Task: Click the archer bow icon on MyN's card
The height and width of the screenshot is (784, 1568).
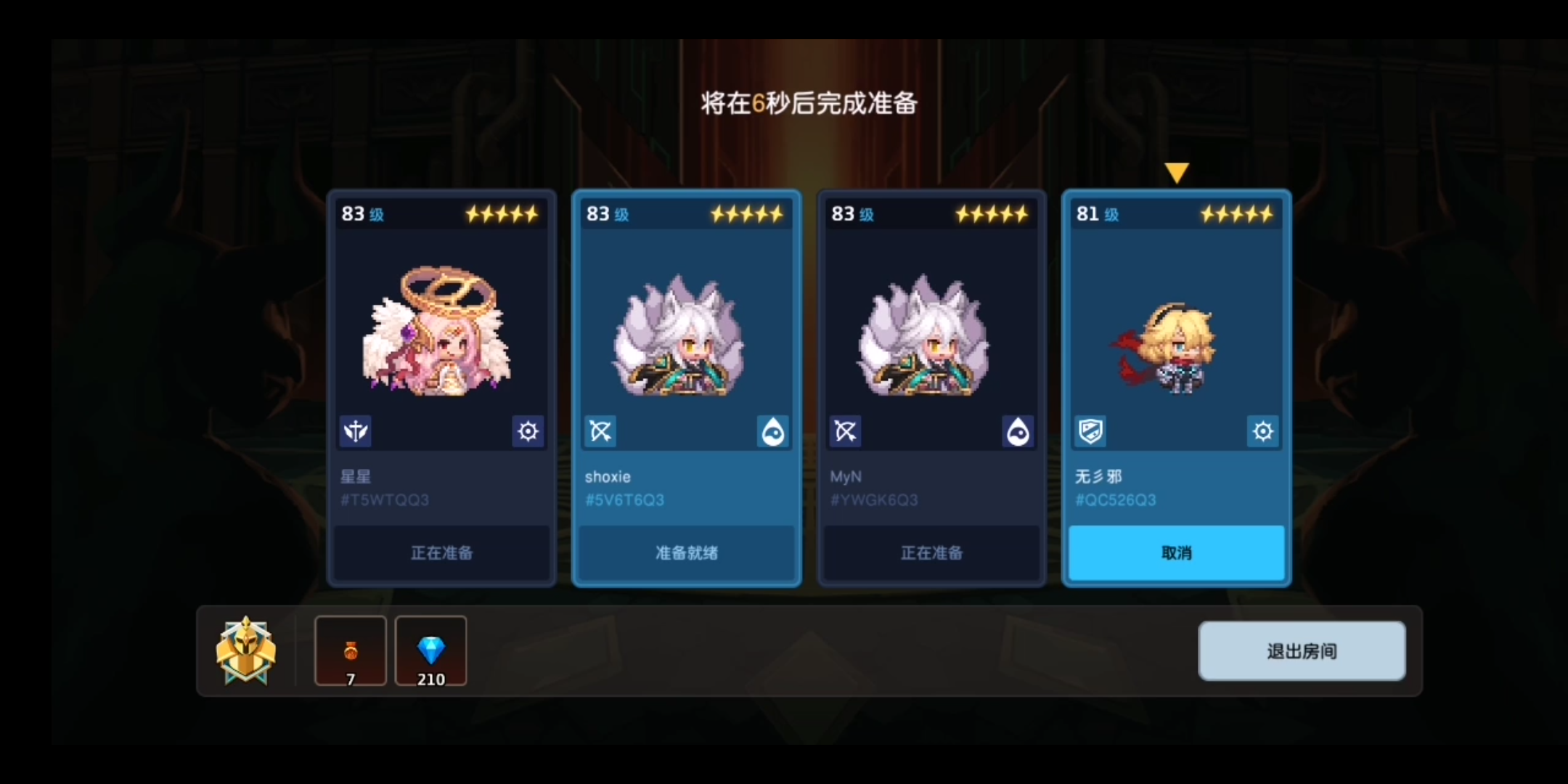Action: (844, 431)
